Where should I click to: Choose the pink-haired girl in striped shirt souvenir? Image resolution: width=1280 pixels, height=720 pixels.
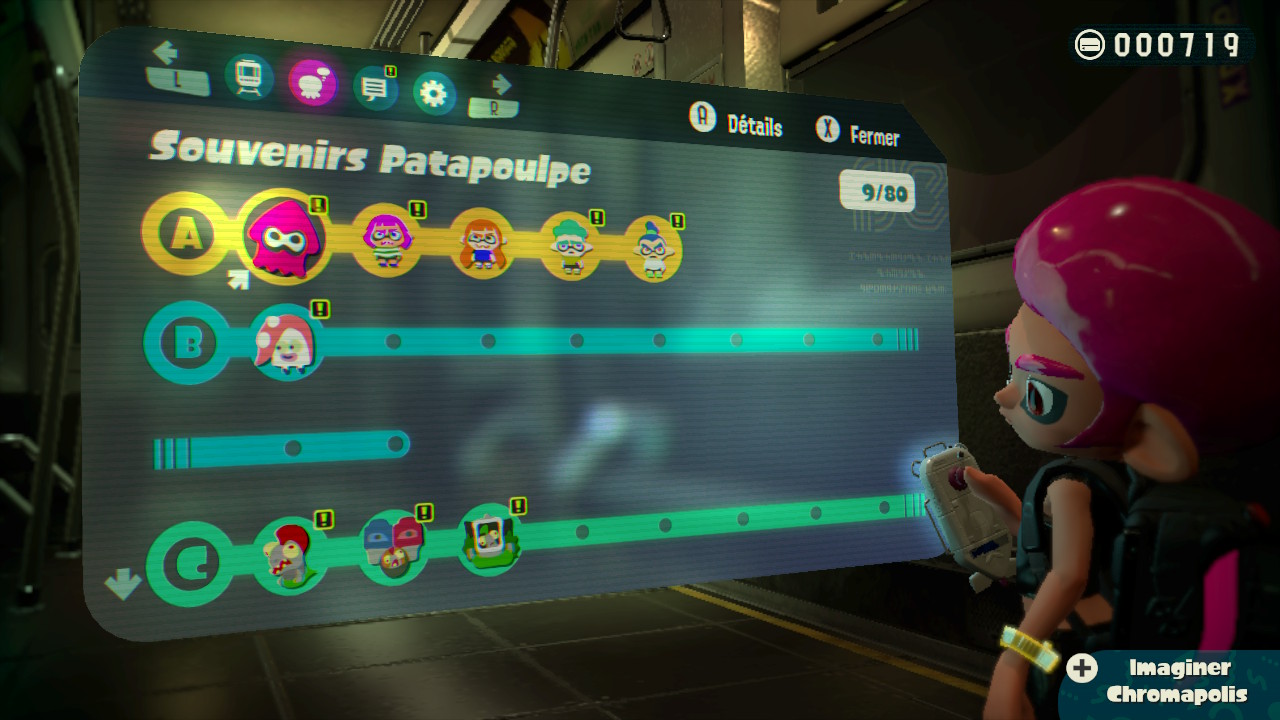pyautogui.click(x=386, y=240)
